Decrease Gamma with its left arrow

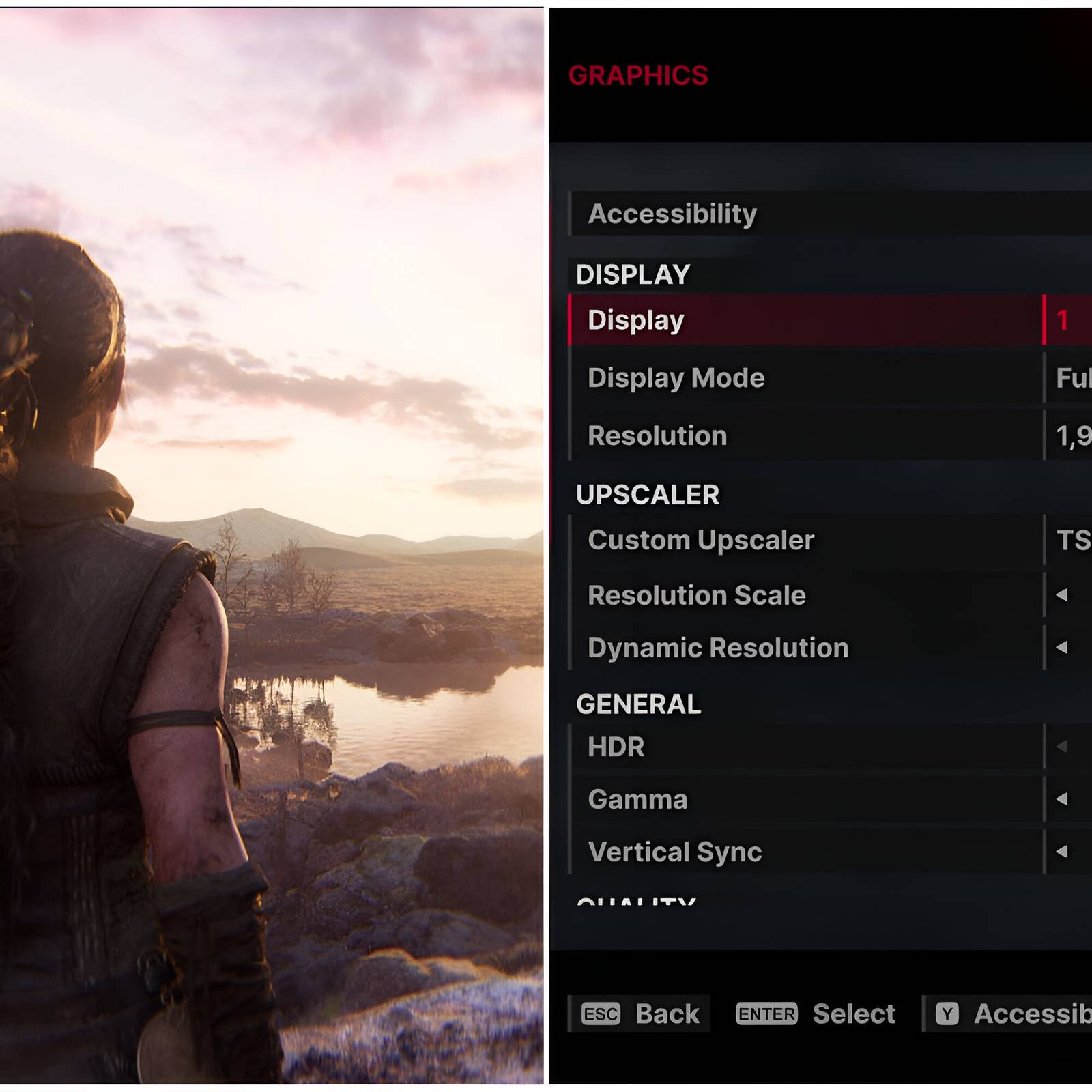click(x=1061, y=799)
